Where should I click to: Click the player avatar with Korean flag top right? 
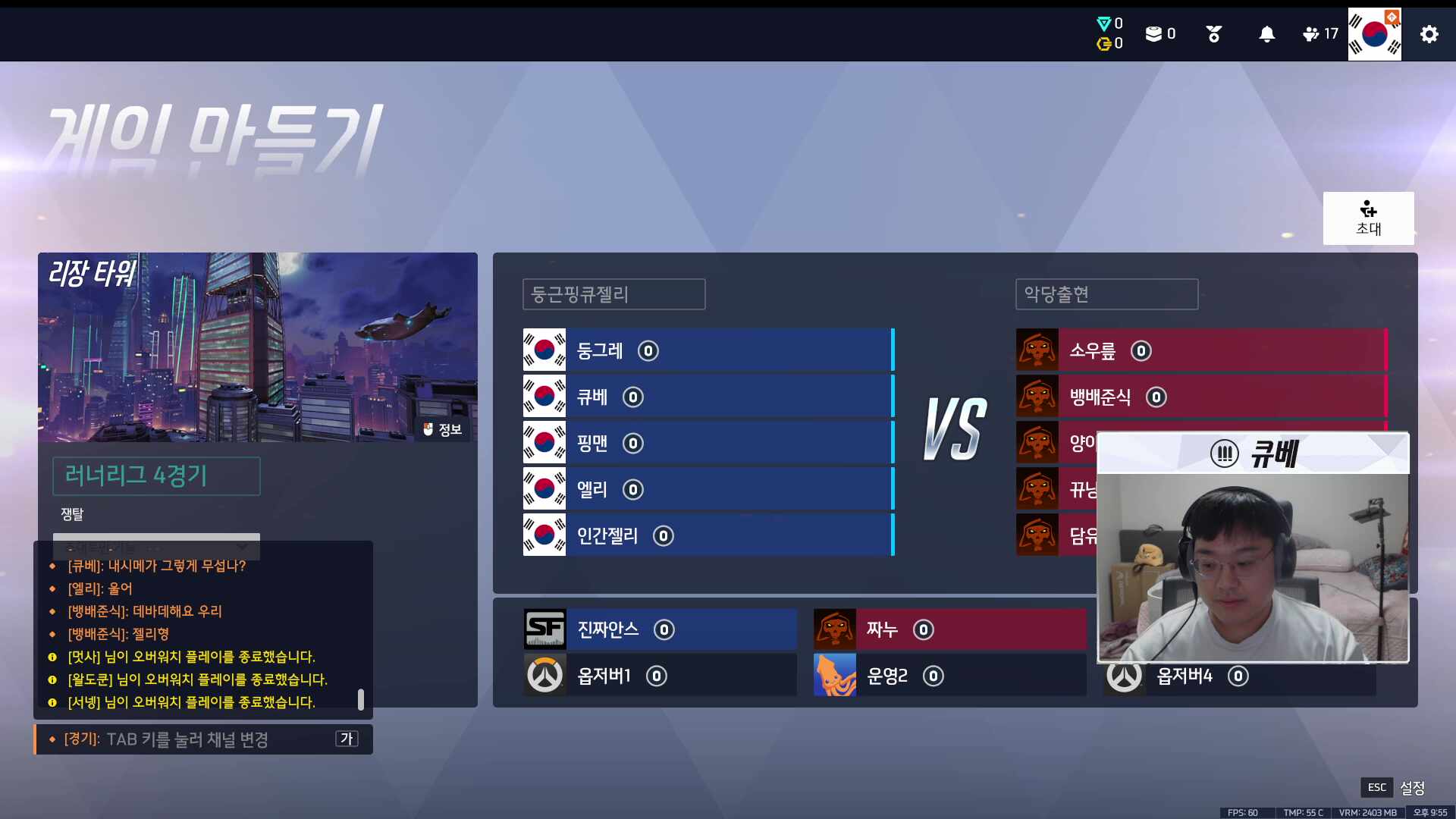point(1374,33)
